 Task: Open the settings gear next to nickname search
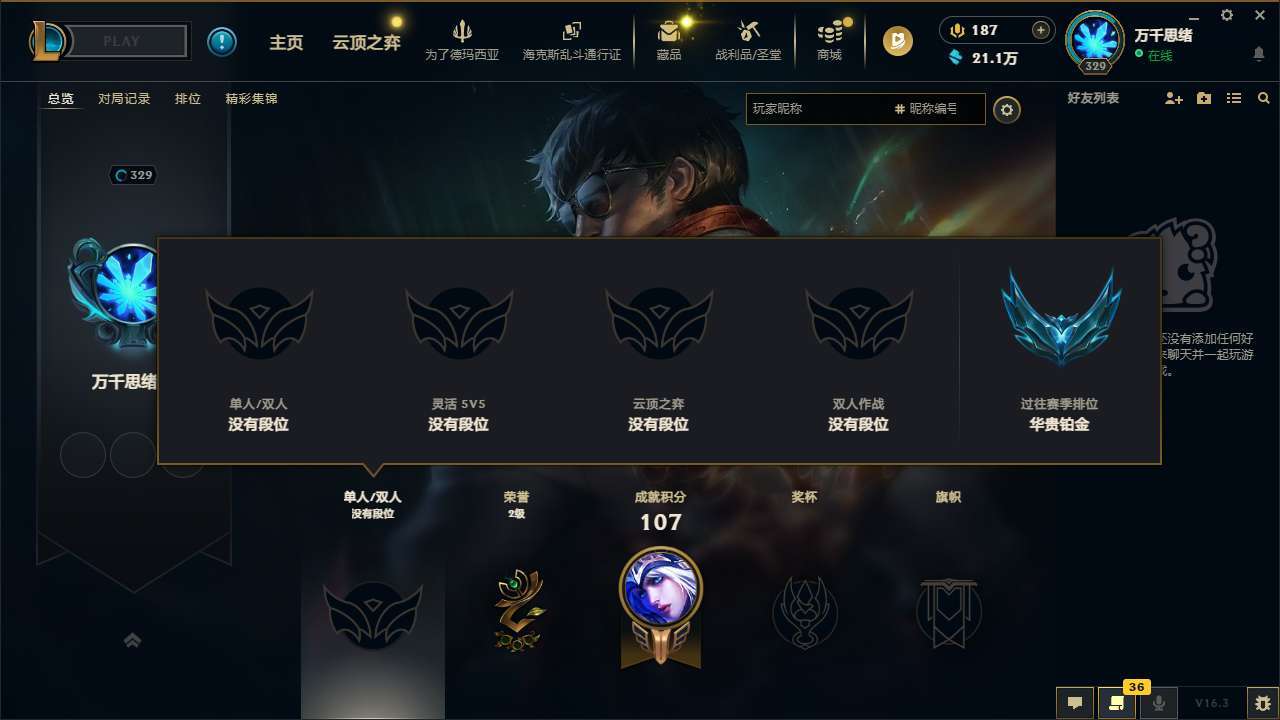pos(1007,110)
